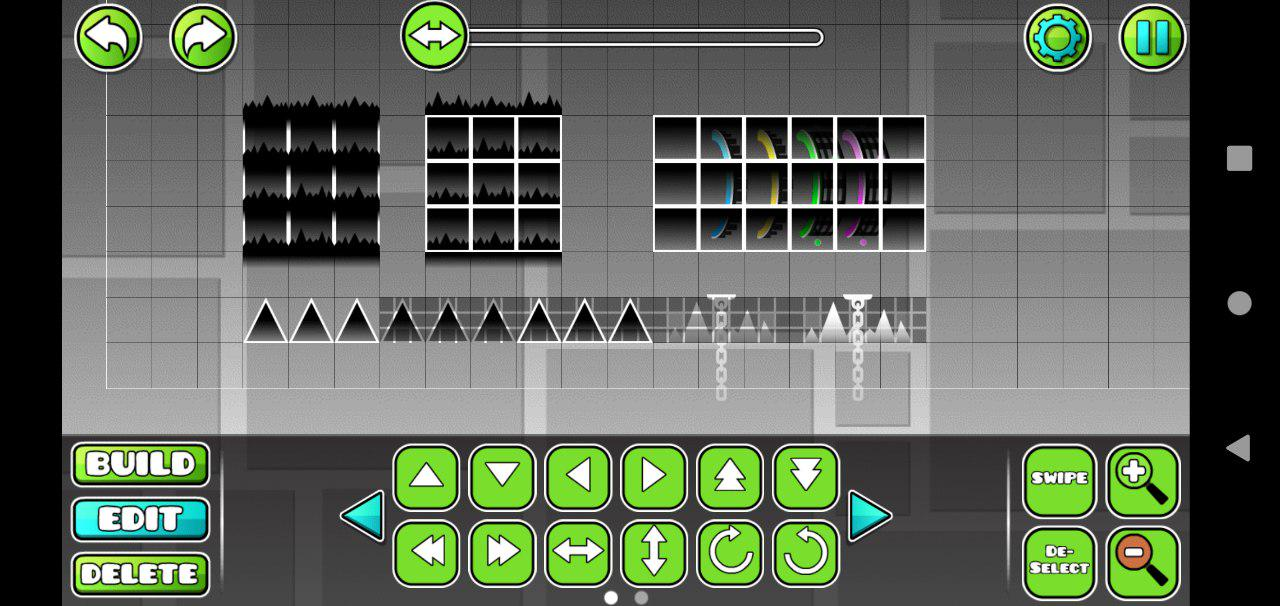Nudge selection left with single arrow
Screen dimensions: 1280x606
click(x=579, y=477)
